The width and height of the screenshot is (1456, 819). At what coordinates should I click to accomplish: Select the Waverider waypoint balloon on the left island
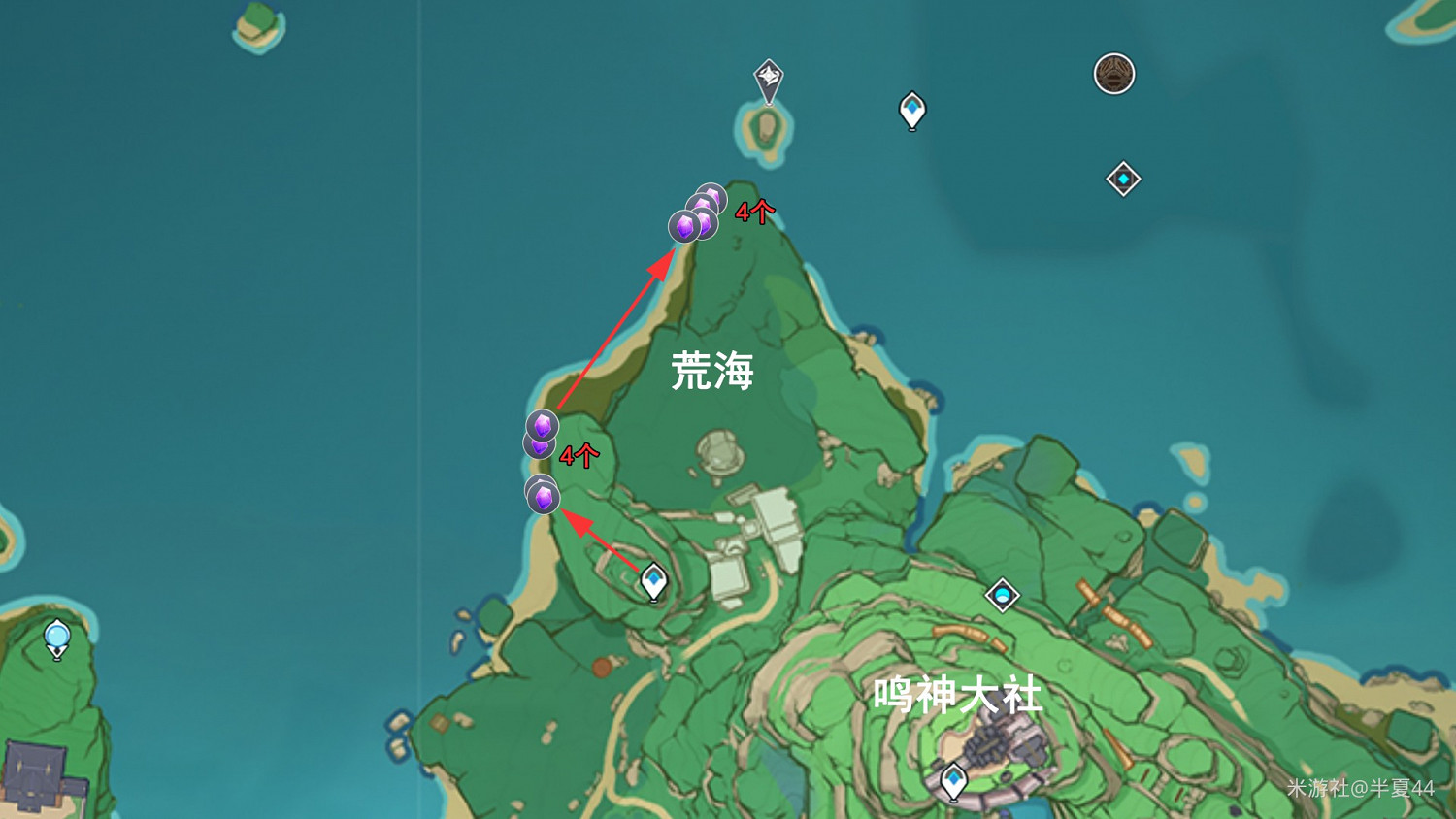point(56,638)
